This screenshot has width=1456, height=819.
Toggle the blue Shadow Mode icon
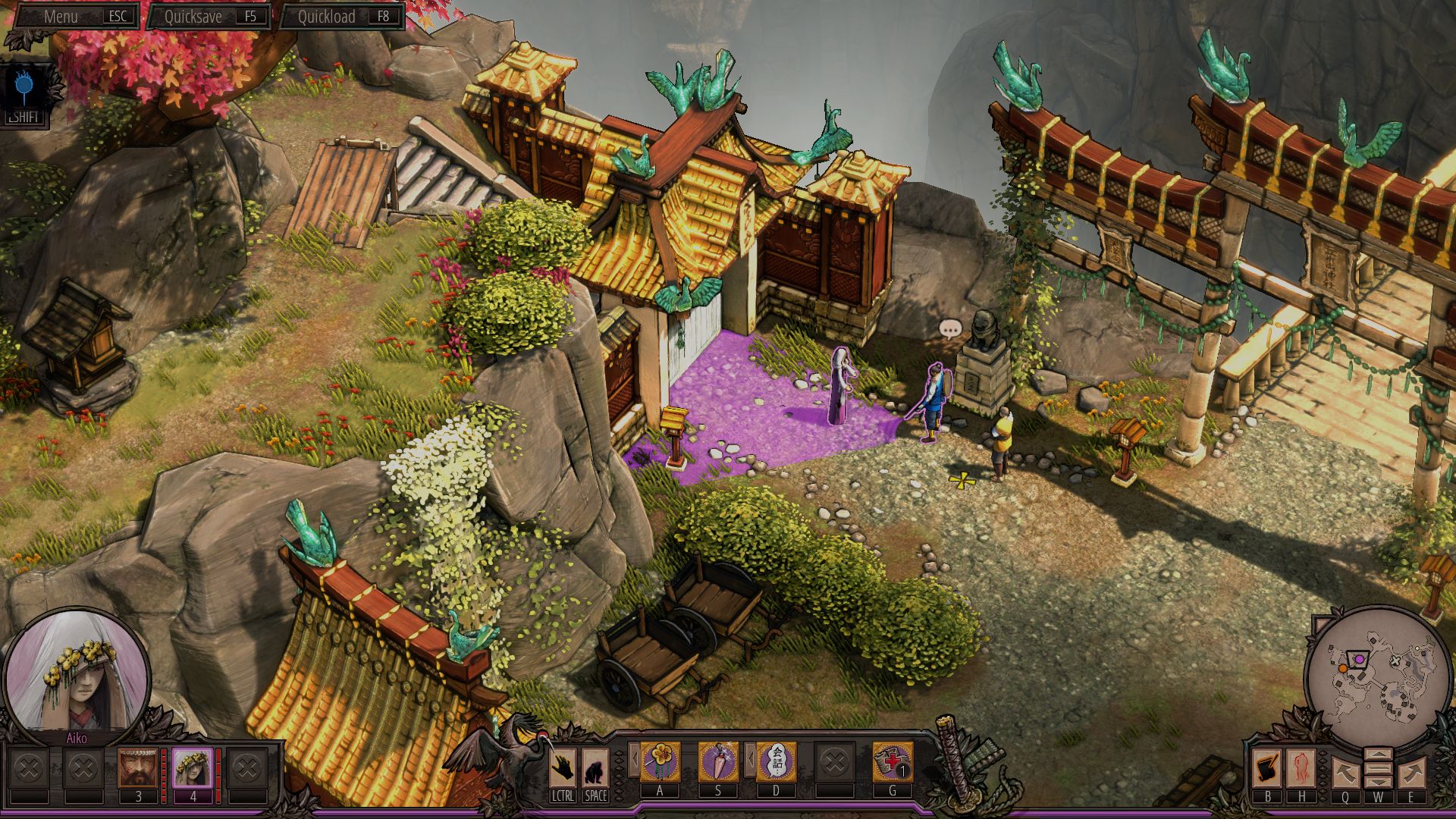tap(25, 89)
